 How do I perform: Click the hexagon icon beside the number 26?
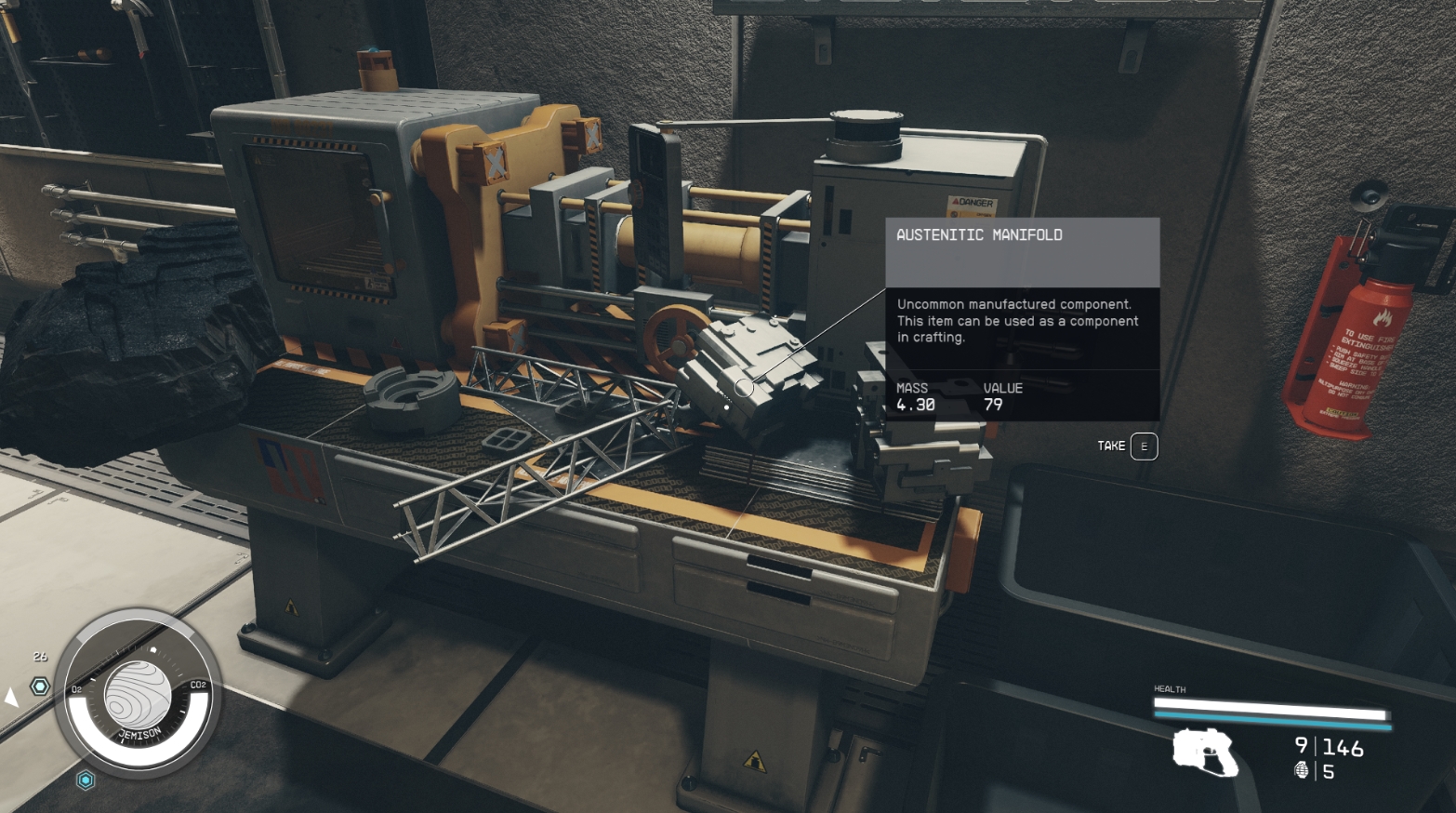tap(40, 686)
